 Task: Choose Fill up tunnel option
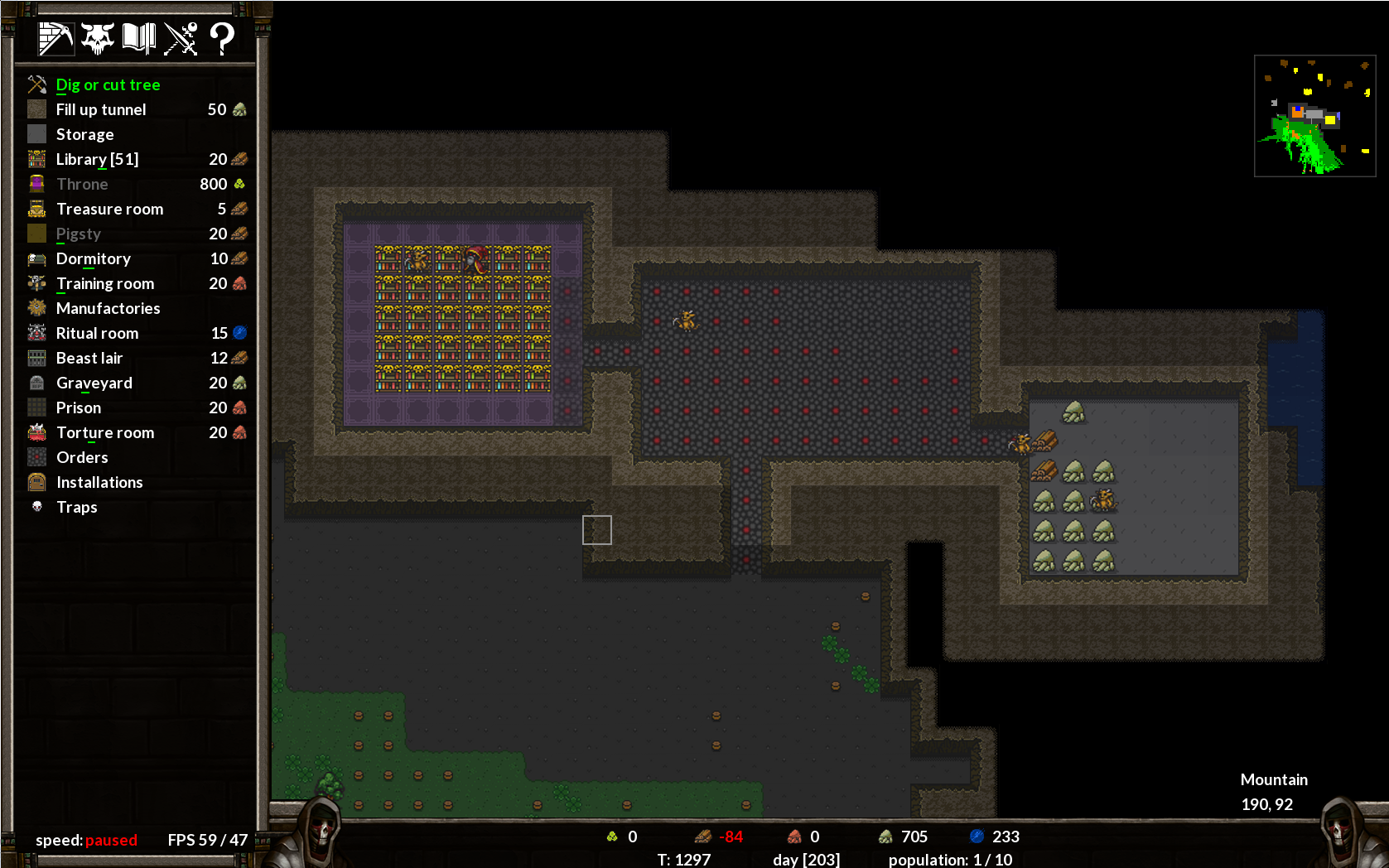pos(100,109)
